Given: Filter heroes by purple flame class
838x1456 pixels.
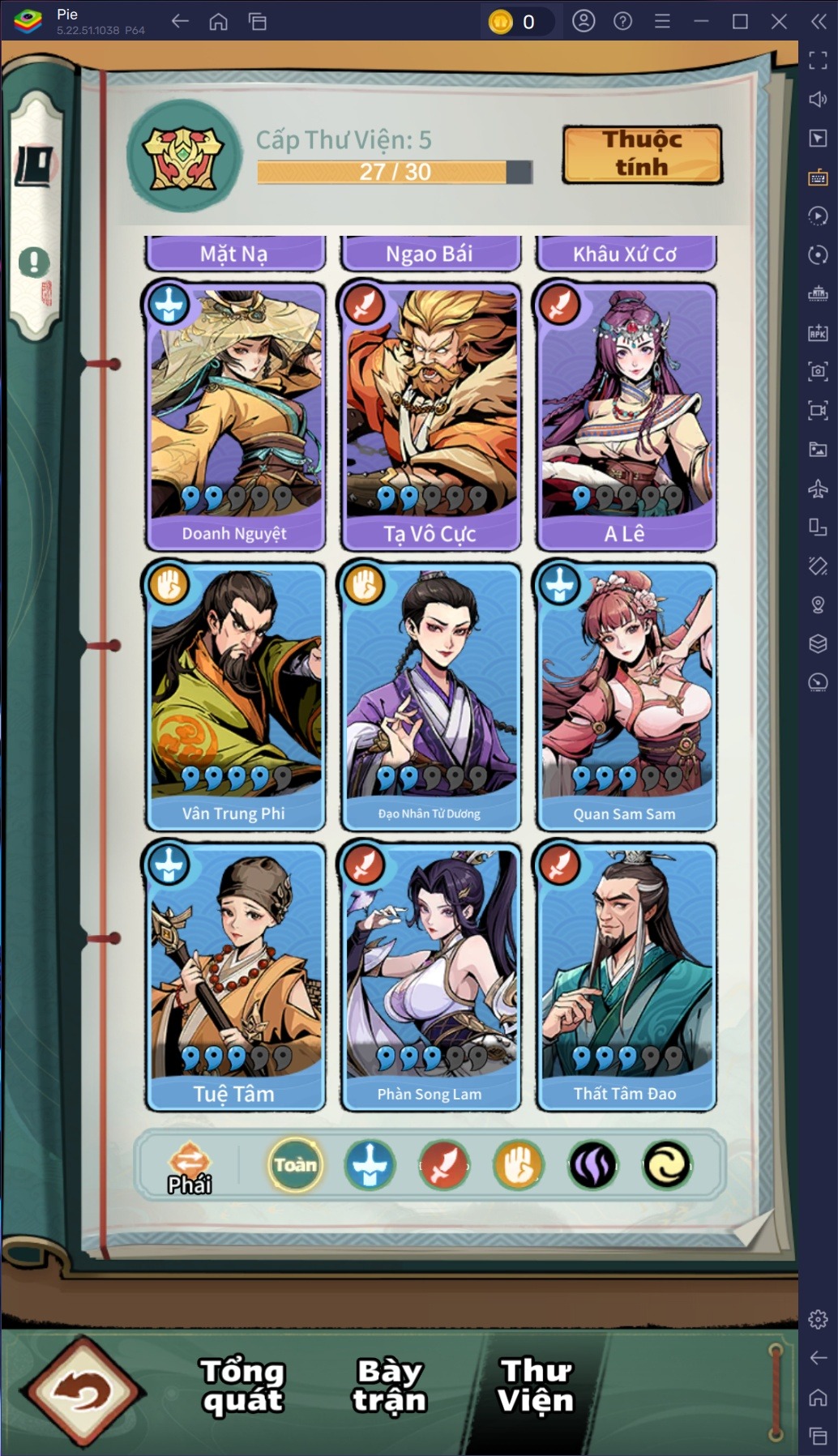Looking at the screenshot, I should tap(593, 1165).
